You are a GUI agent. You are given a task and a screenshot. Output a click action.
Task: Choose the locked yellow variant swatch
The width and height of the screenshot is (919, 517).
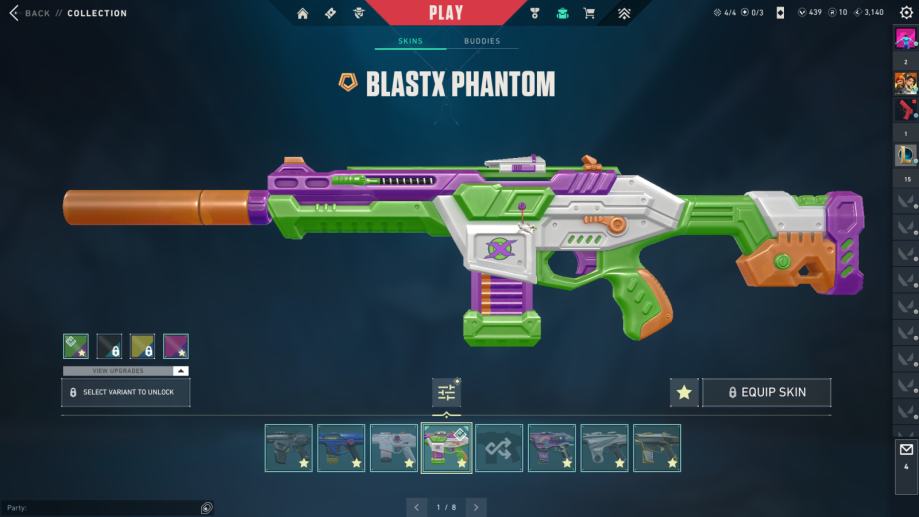(142, 346)
